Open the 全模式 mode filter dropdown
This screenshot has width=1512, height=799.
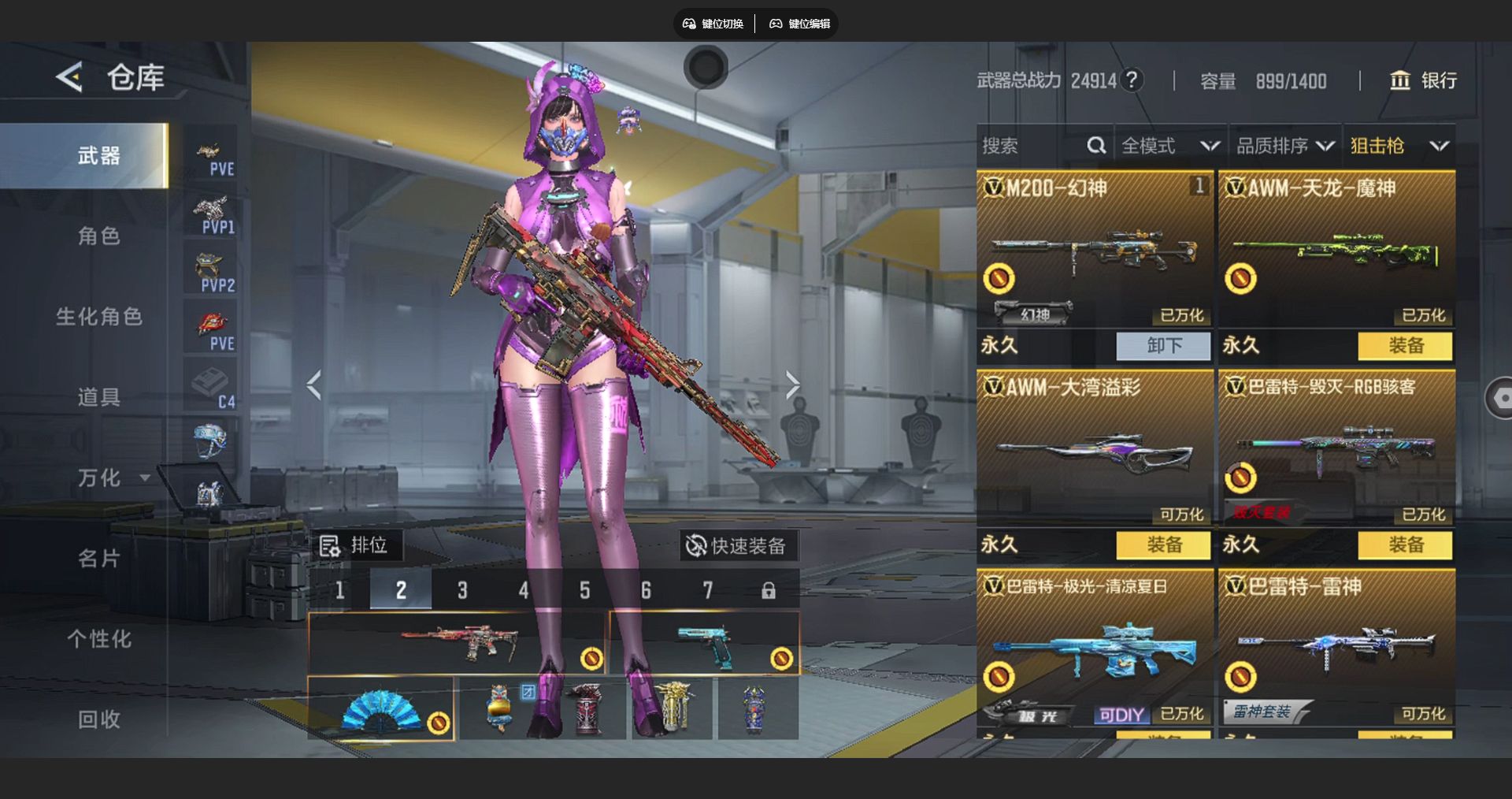tap(1169, 146)
